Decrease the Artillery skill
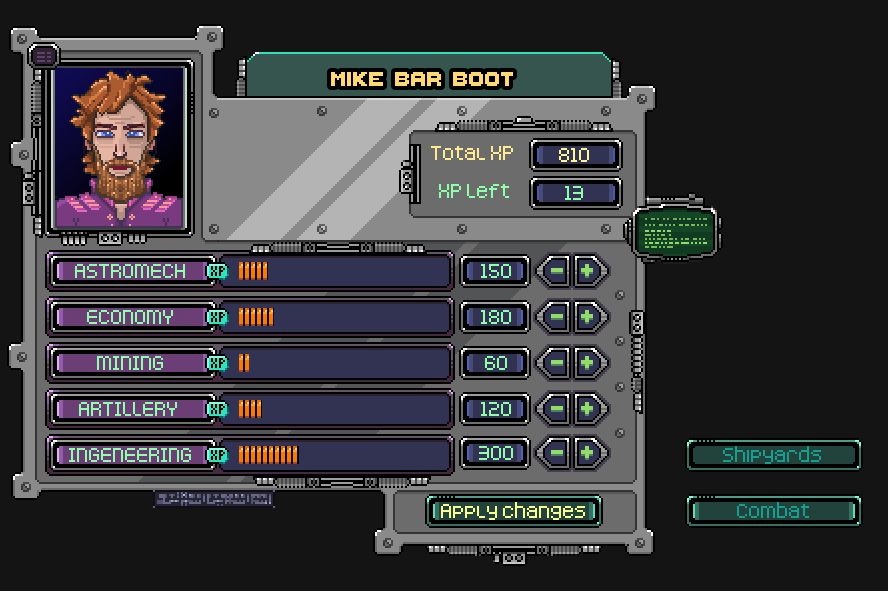 (x=556, y=409)
